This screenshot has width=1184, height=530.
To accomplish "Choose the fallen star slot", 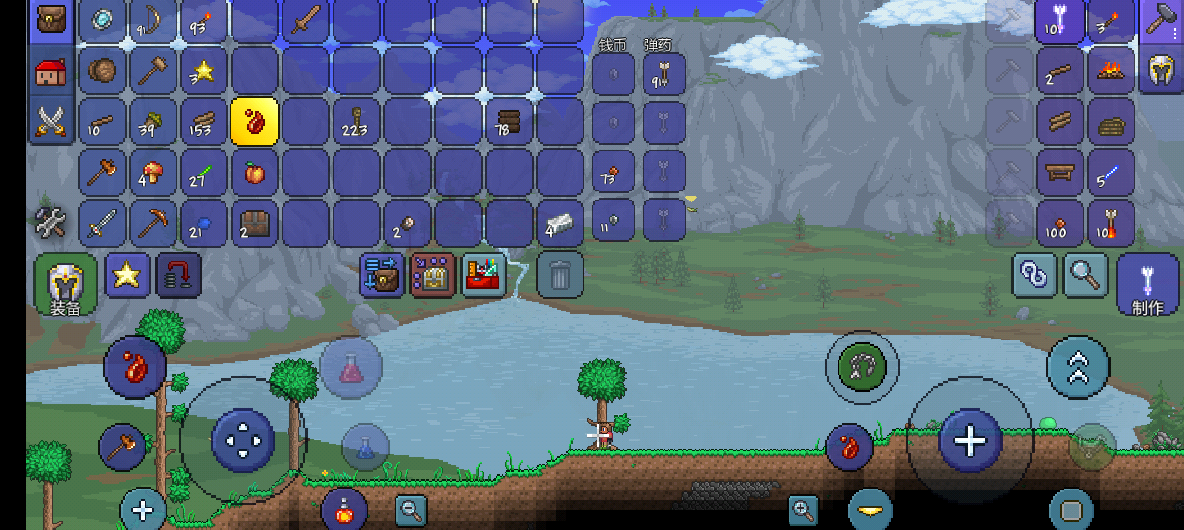I will pyautogui.click(x=203, y=71).
